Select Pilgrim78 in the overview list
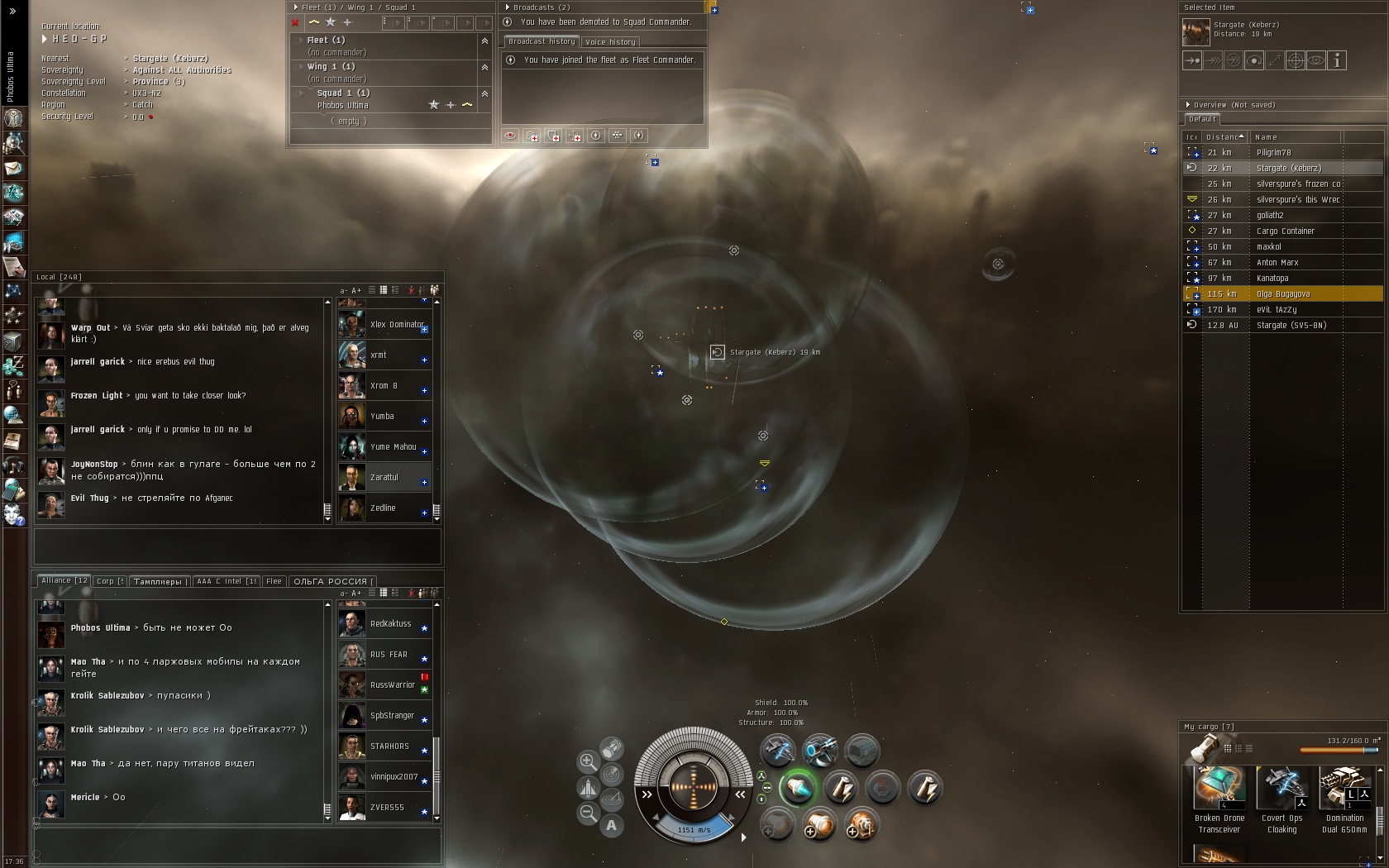This screenshot has height=868, width=1389. coord(1273,152)
